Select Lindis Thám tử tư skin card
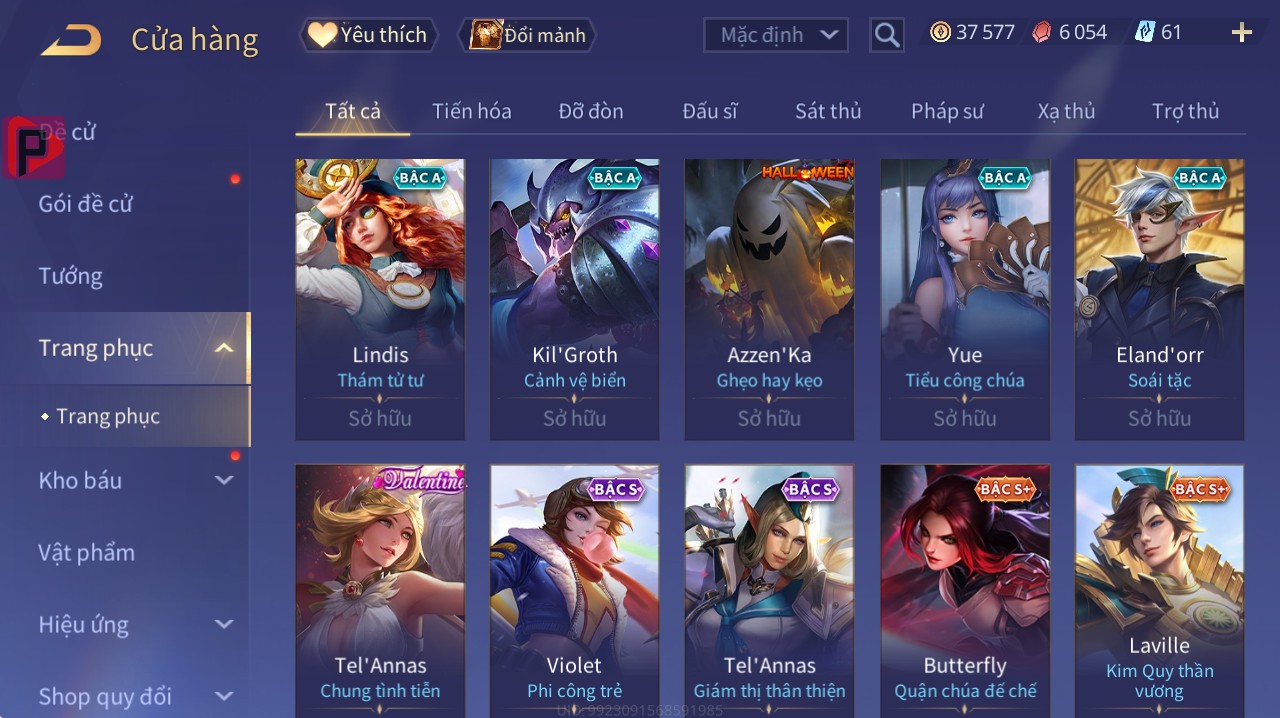 point(380,299)
